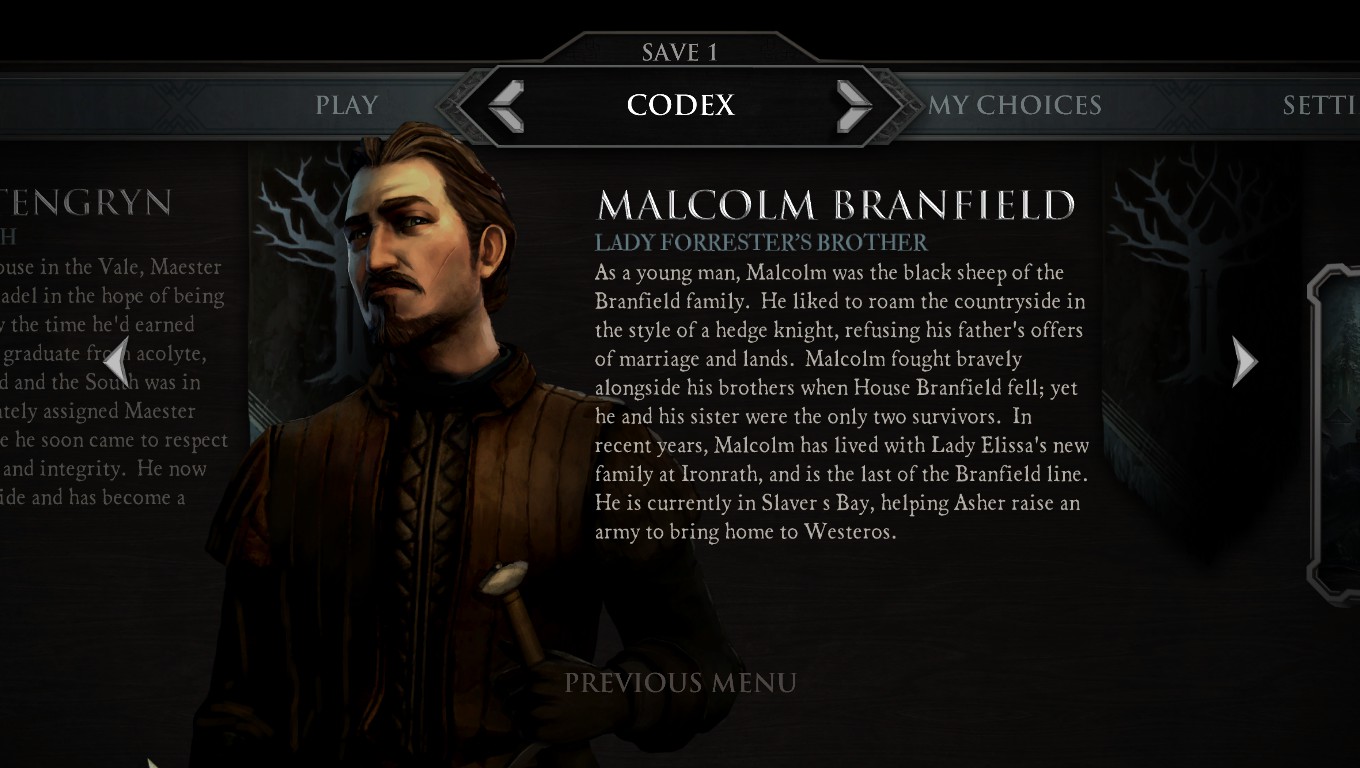Open the My Choices tab

pos(1014,105)
